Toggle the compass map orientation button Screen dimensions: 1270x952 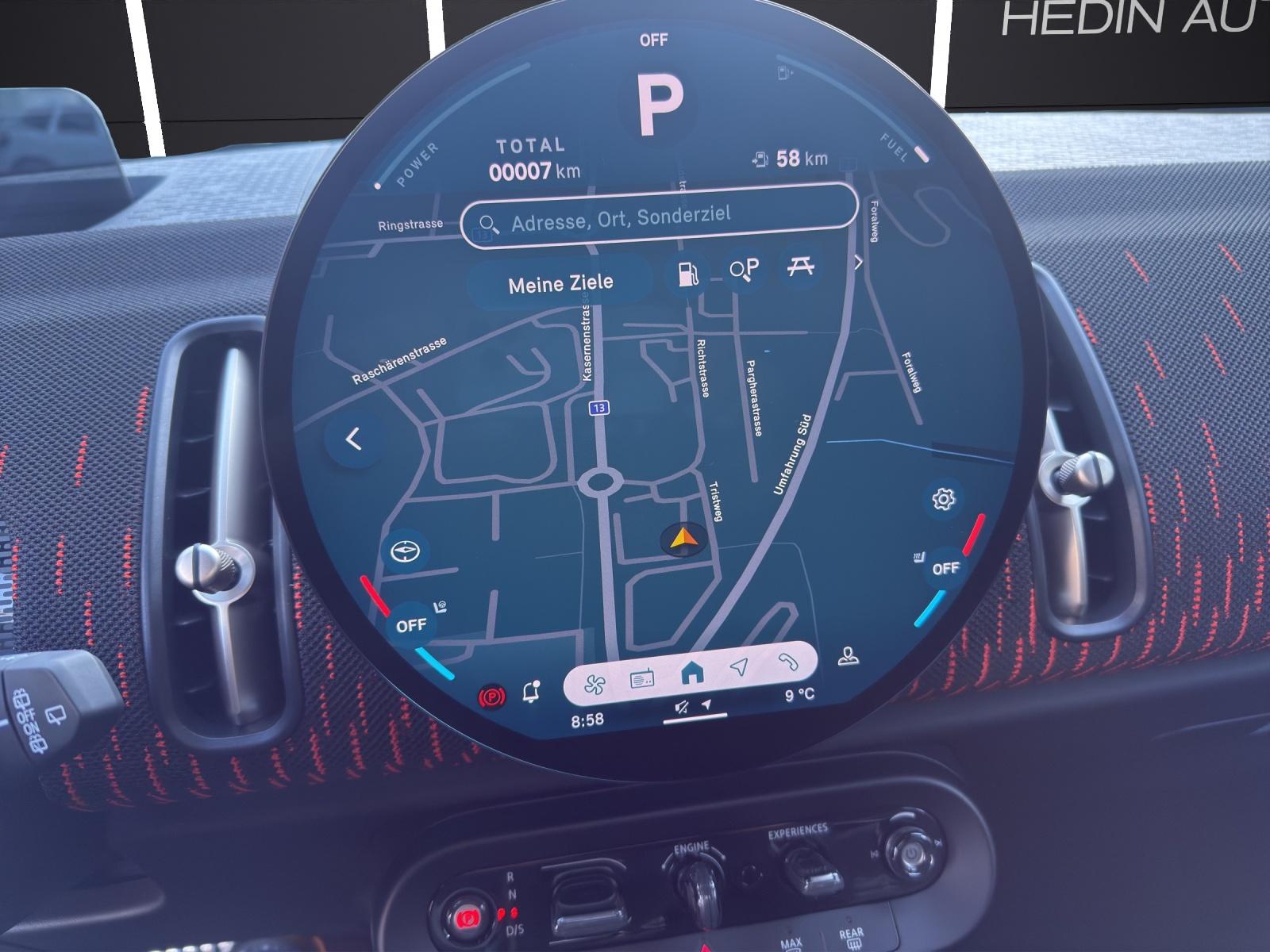click(405, 551)
